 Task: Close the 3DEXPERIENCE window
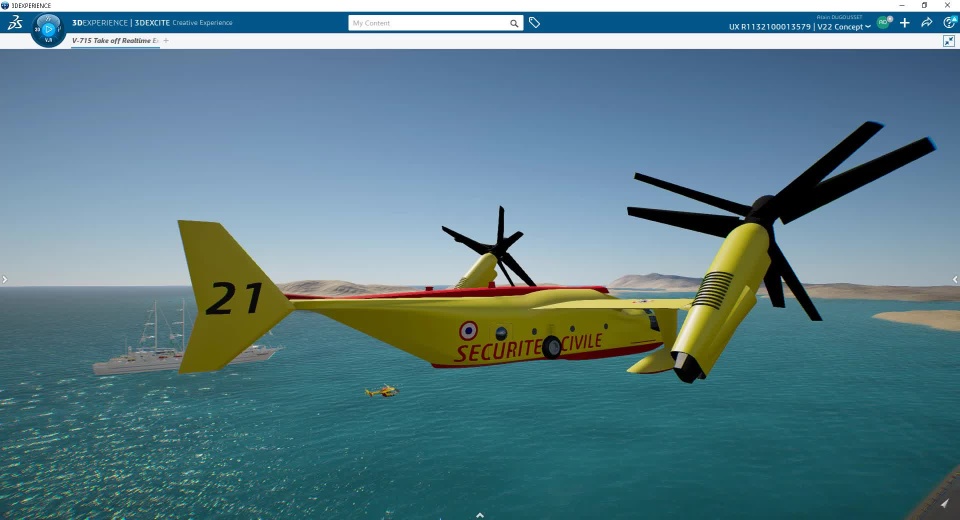click(948, 5)
